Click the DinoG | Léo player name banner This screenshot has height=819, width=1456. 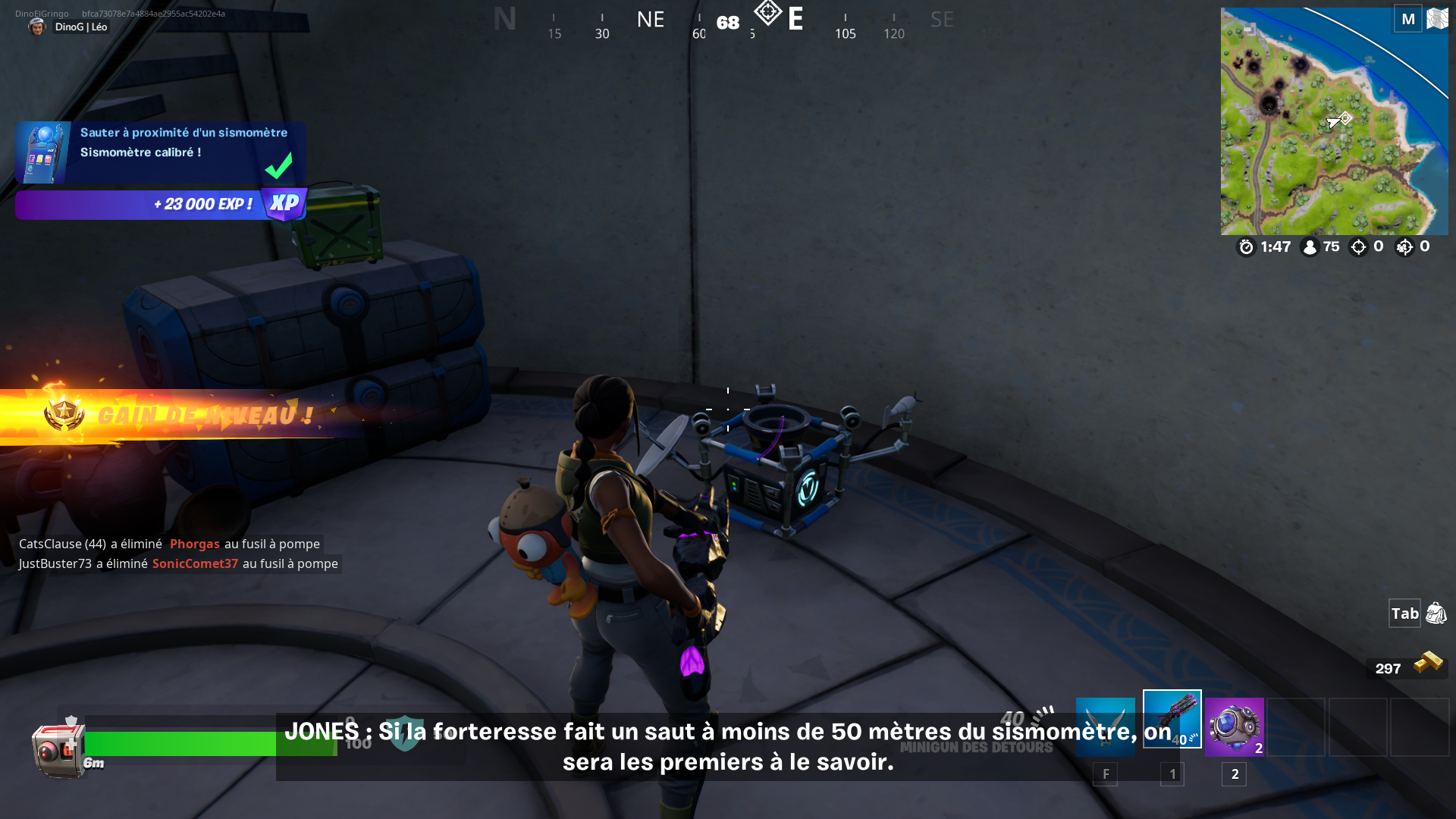[x=80, y=27]
